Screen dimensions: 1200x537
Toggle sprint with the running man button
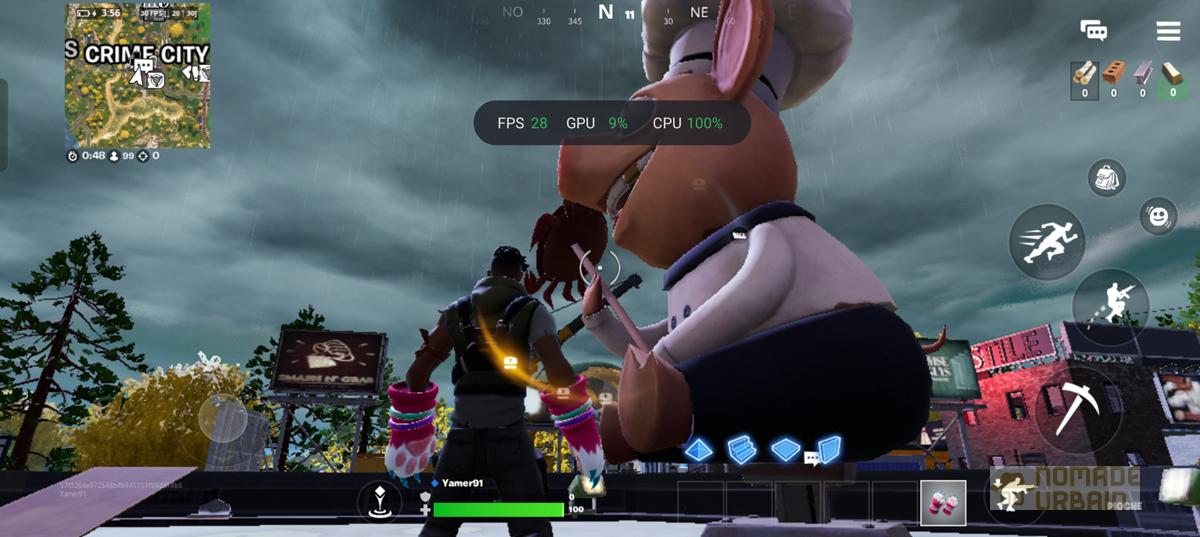pos(1046,242)
